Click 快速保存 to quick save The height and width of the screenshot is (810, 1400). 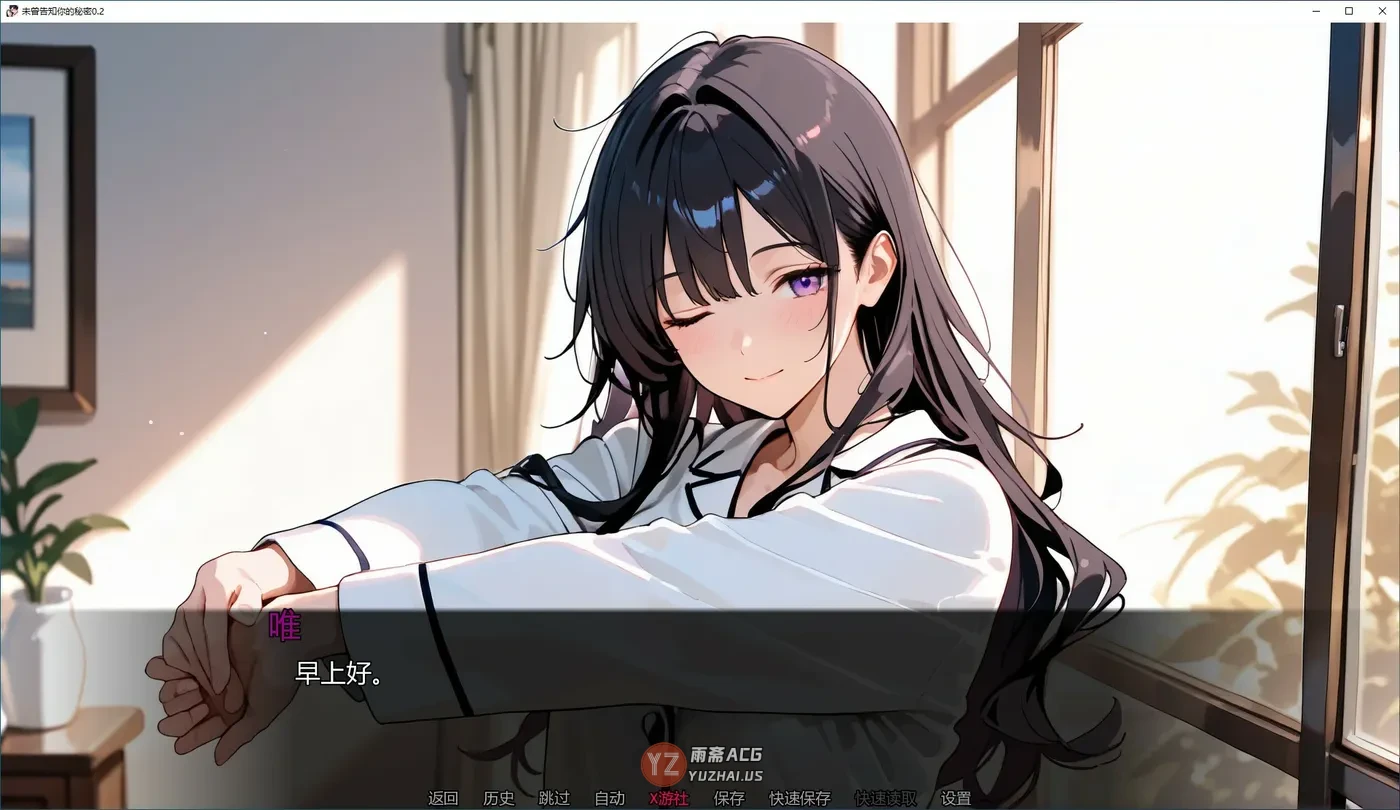pos(800,798)
